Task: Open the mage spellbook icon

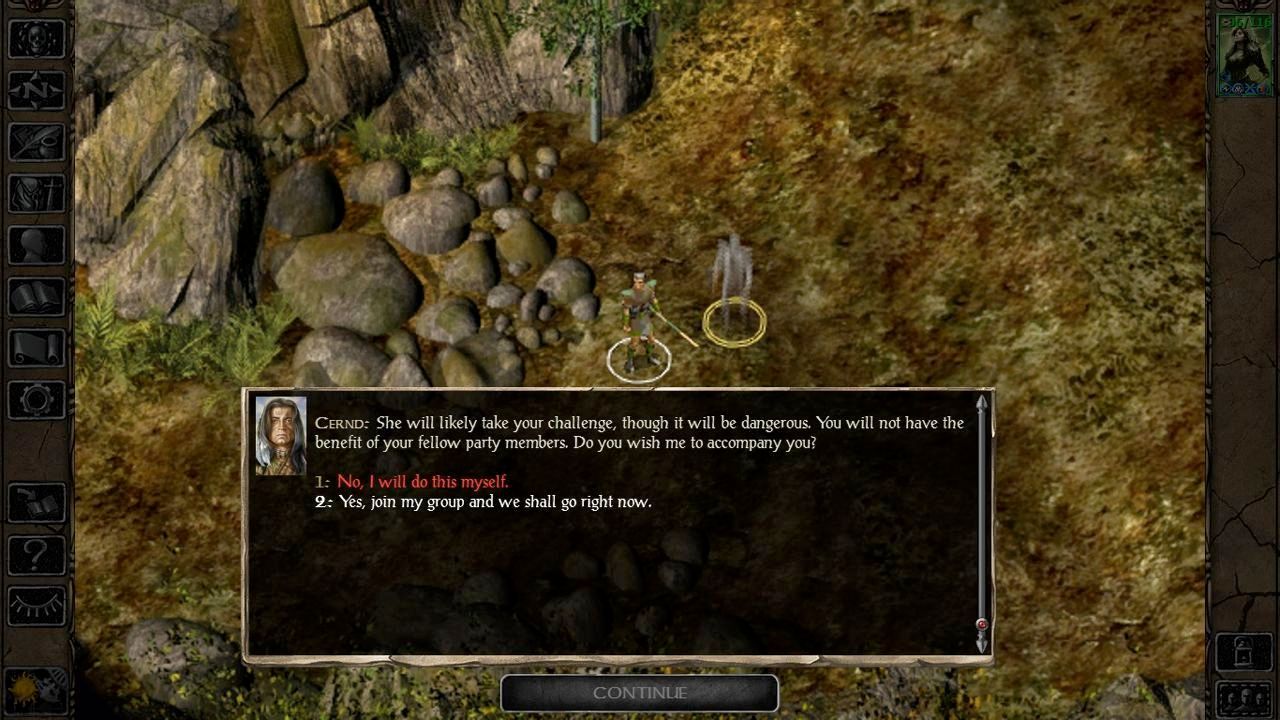Action: point(37,297)
